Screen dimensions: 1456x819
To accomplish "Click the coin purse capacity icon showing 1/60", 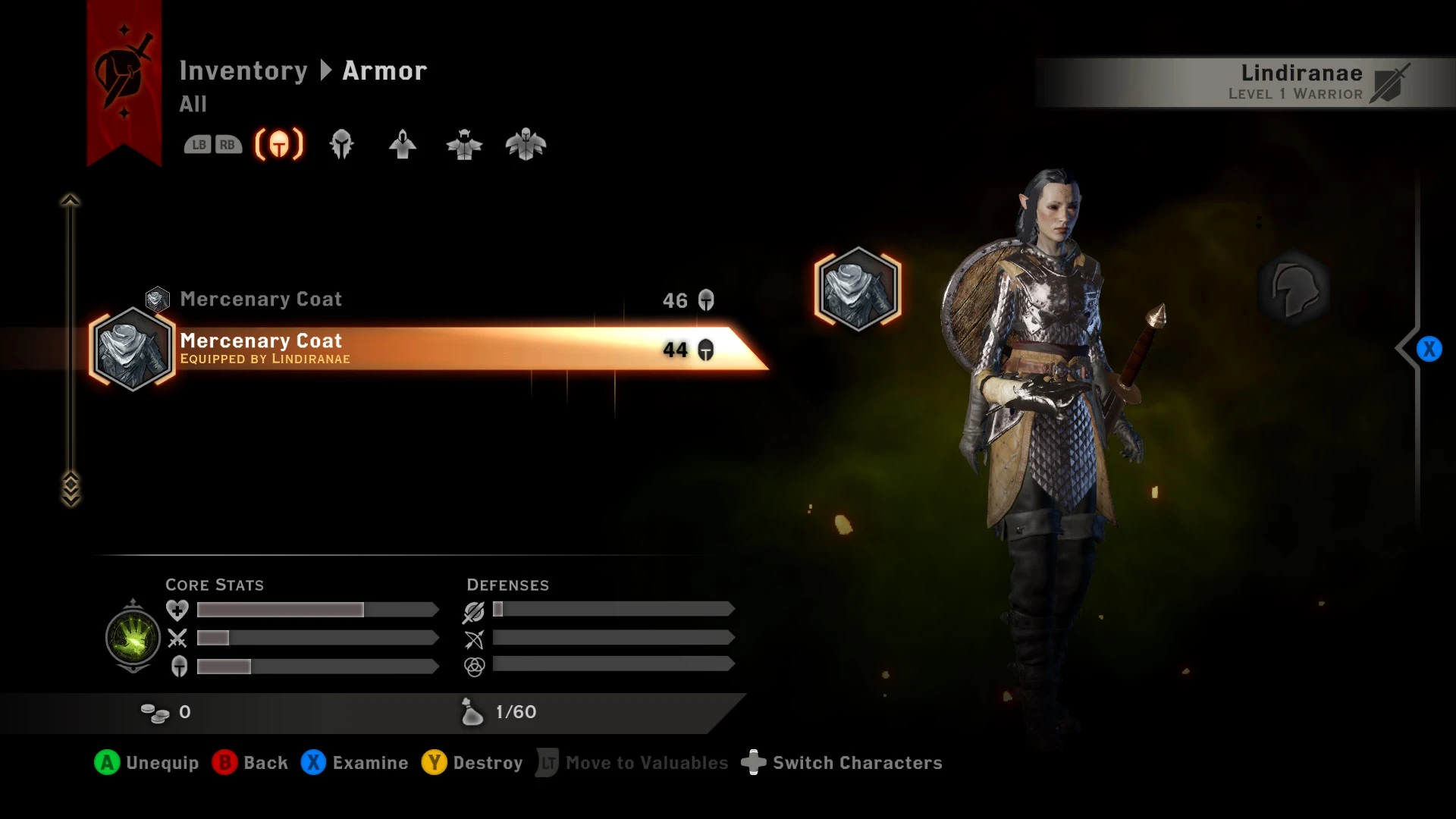I will [x=472, y=711].
